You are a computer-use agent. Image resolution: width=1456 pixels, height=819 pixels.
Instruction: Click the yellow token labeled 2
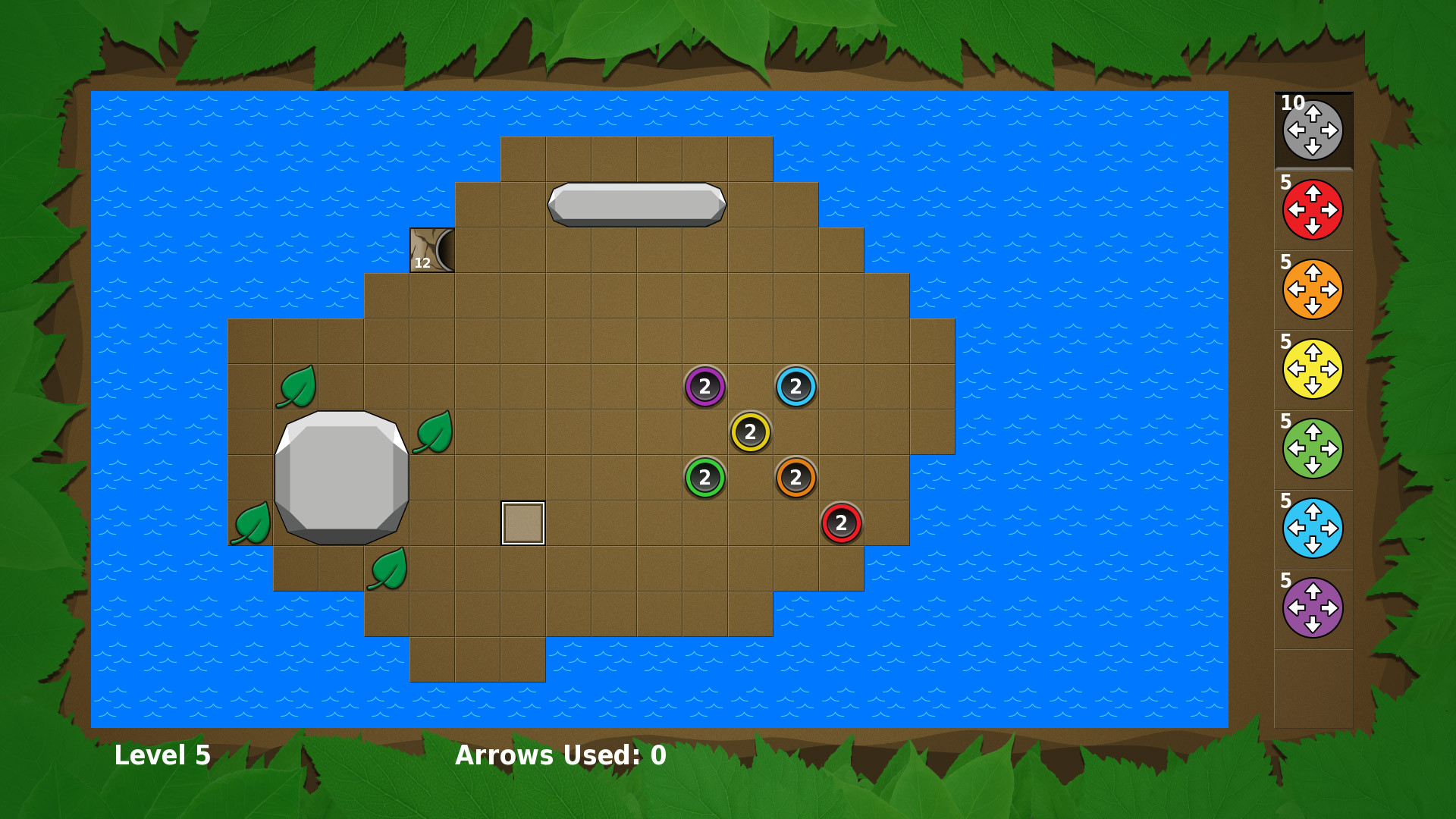pos(749,432)
